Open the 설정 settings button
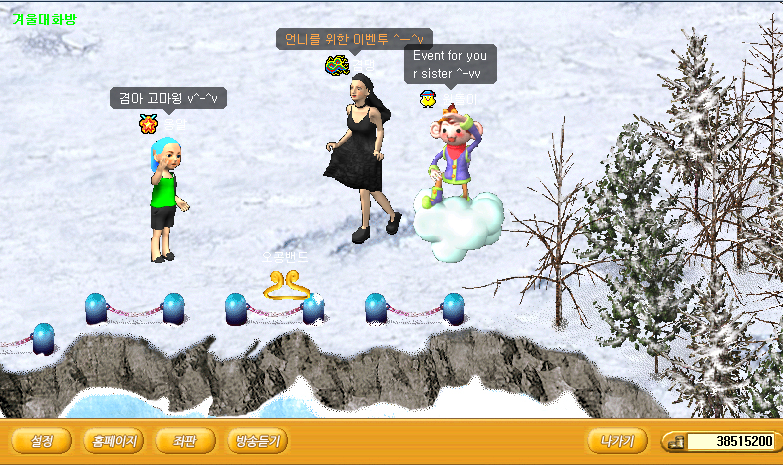The image size is (783, 465). [42, 441]
